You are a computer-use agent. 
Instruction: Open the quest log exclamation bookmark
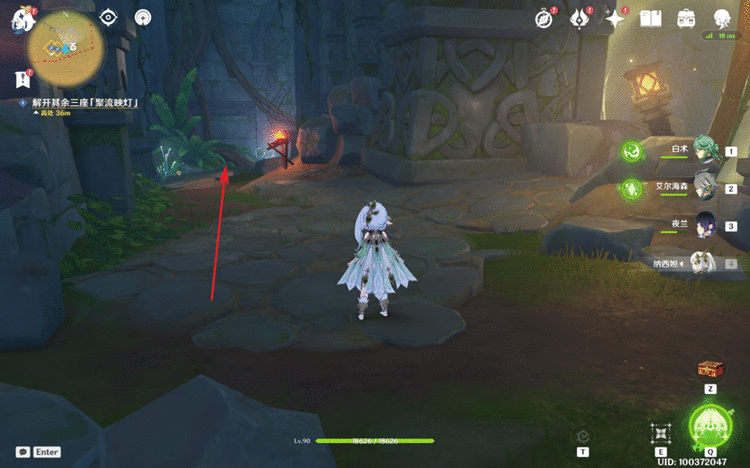pyautogui.click(x=22, y=79)
